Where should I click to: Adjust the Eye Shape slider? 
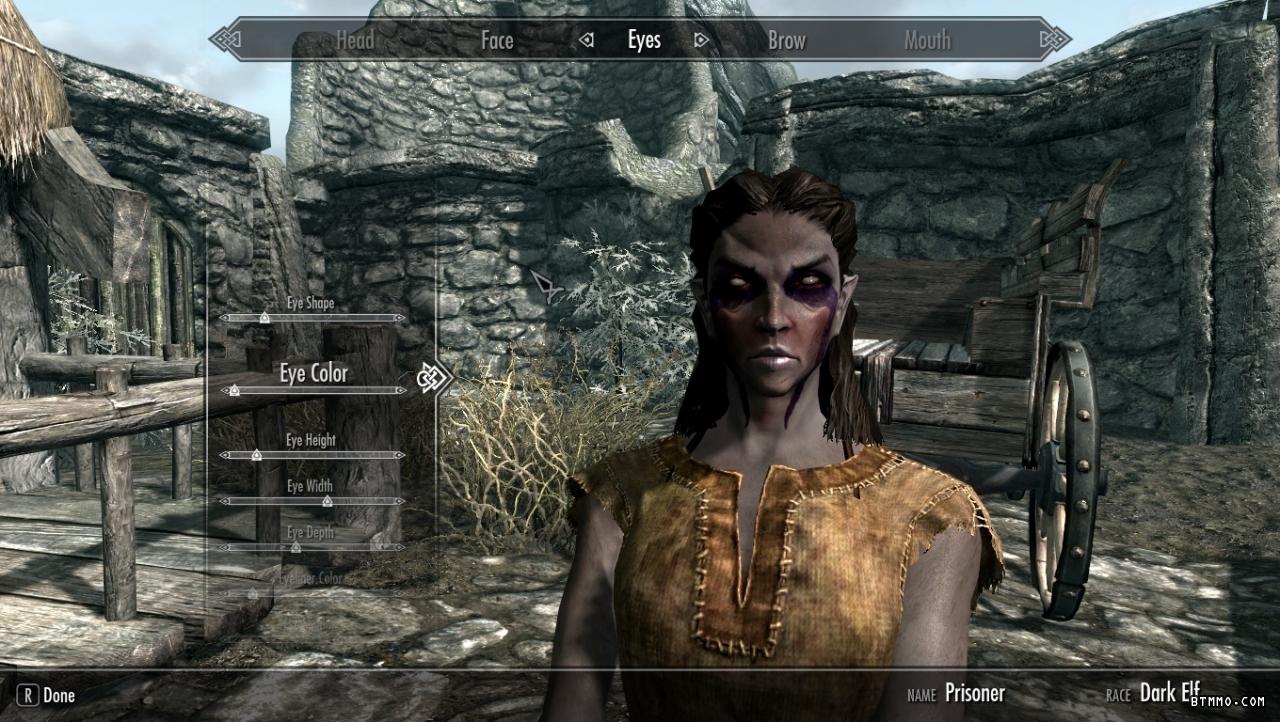click(264, 317)
